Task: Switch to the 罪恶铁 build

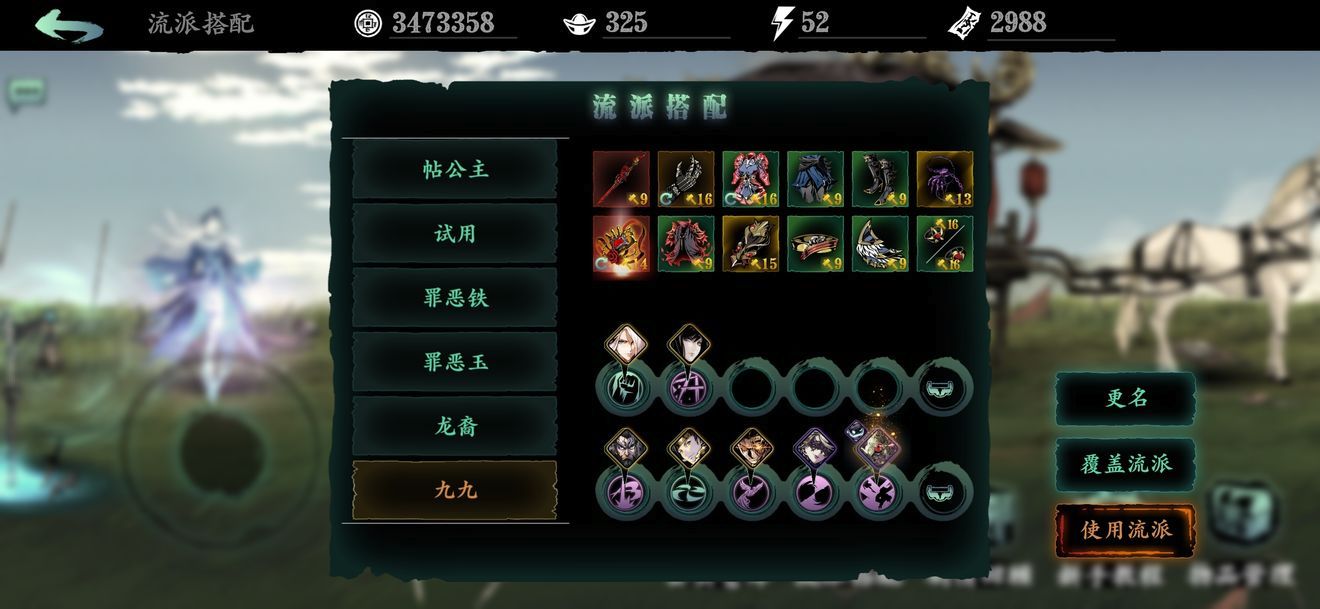Action: coord(455,298)
